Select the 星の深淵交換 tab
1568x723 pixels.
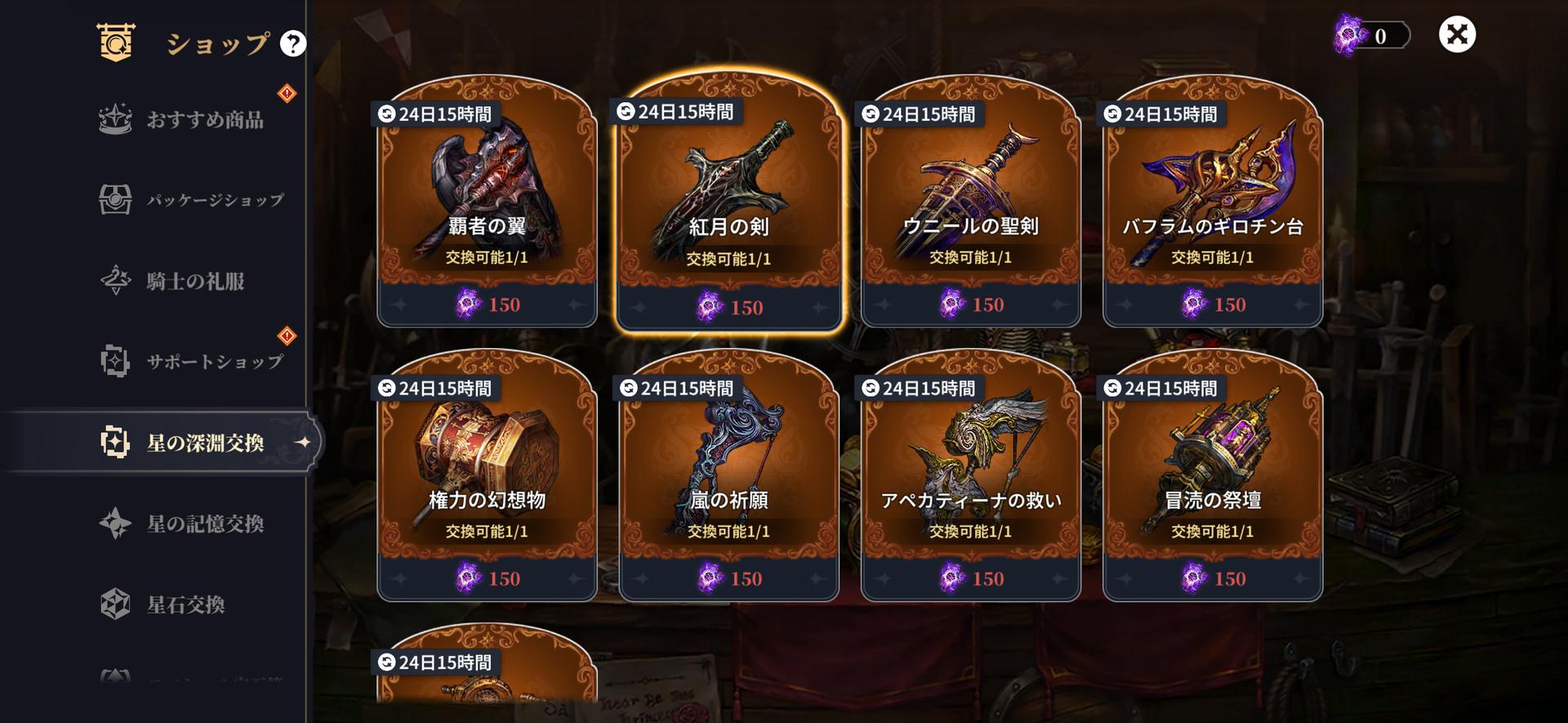(x=204, y=443)
